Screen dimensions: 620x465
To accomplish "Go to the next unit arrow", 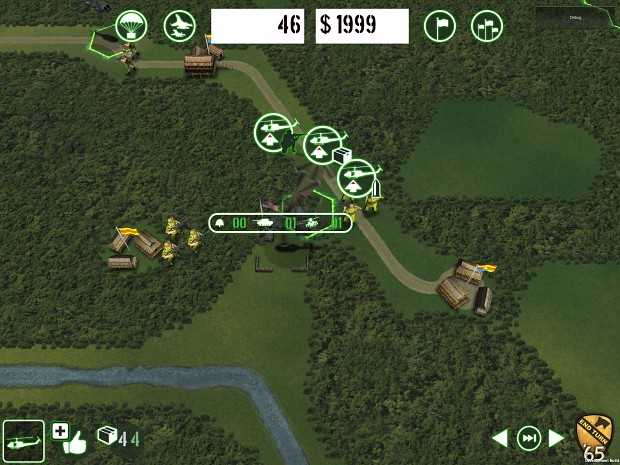I will [556, 438].
